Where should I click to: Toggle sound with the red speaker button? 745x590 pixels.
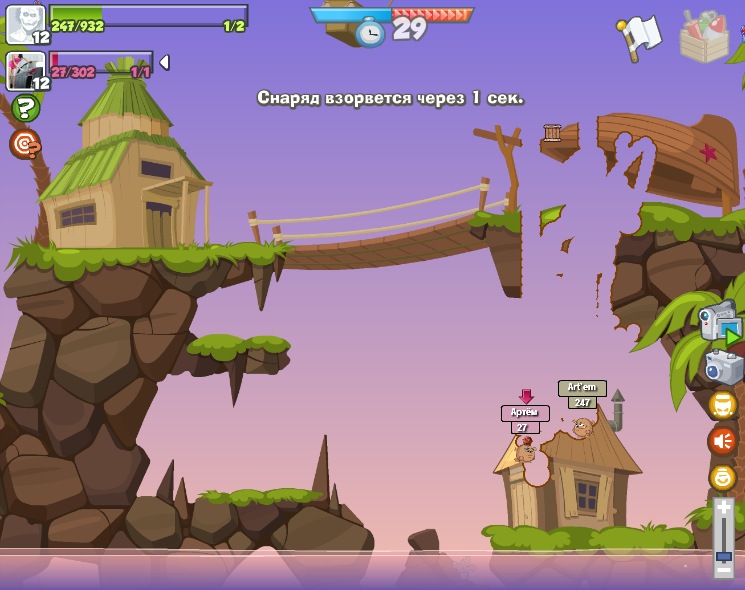click(x=722, y=440)
